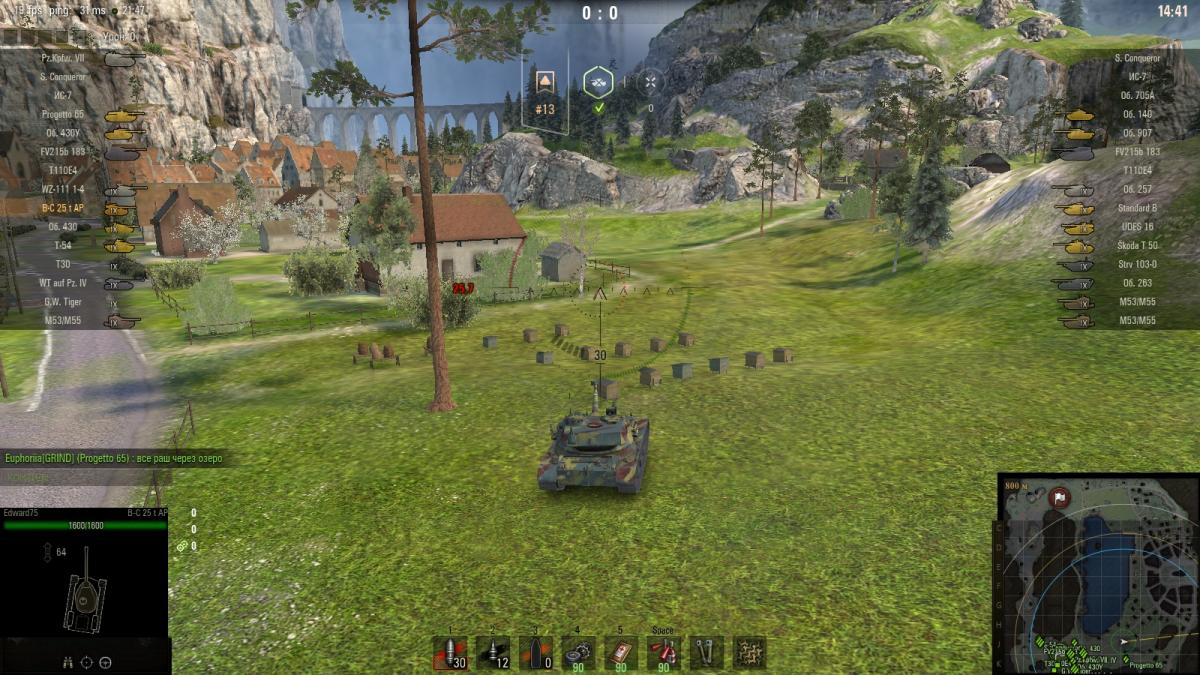
Task: Click the #13 personal mission marker
Action: [545, 91]
